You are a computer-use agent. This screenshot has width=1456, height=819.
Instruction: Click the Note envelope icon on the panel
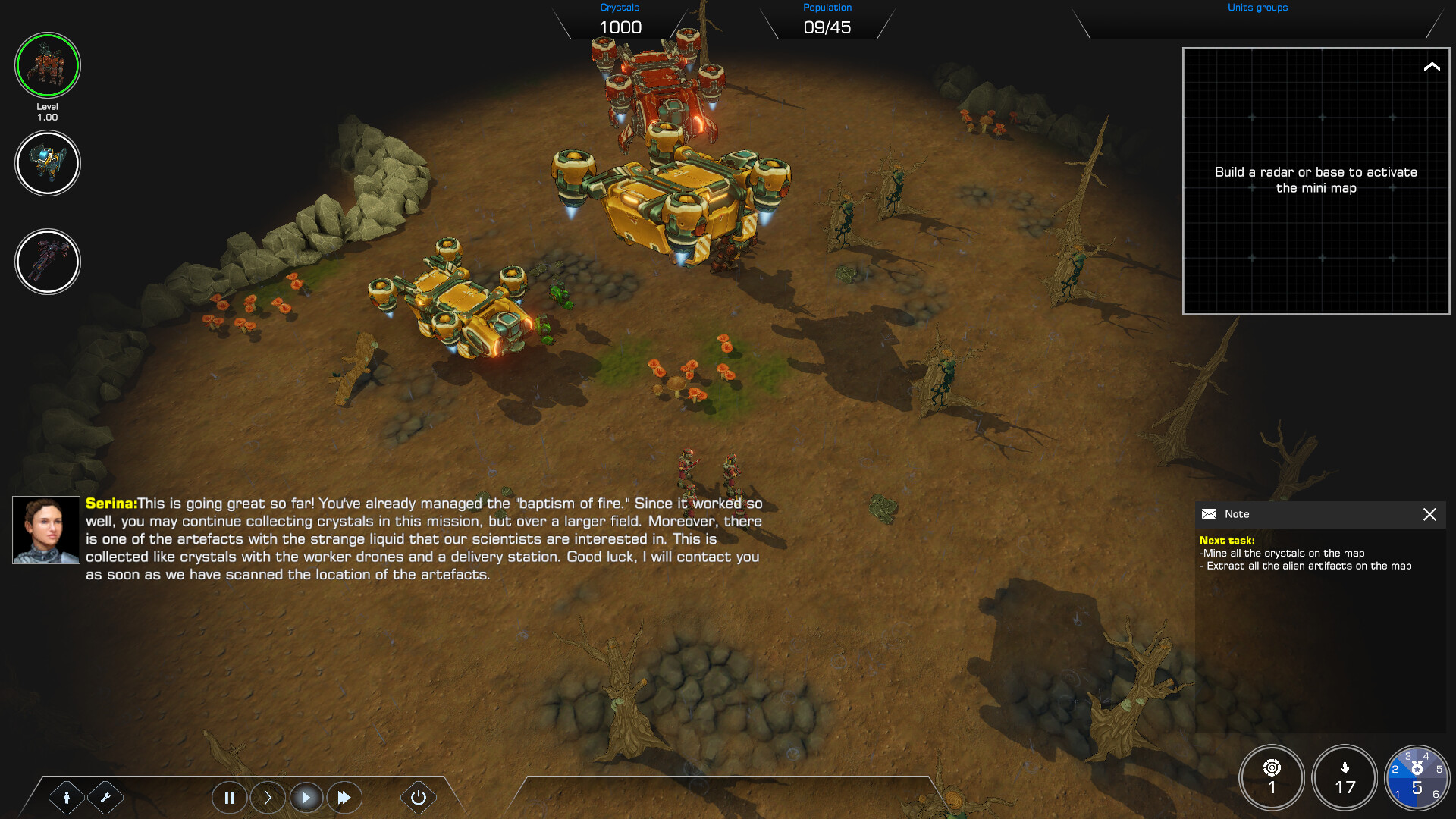[1209, 514]
